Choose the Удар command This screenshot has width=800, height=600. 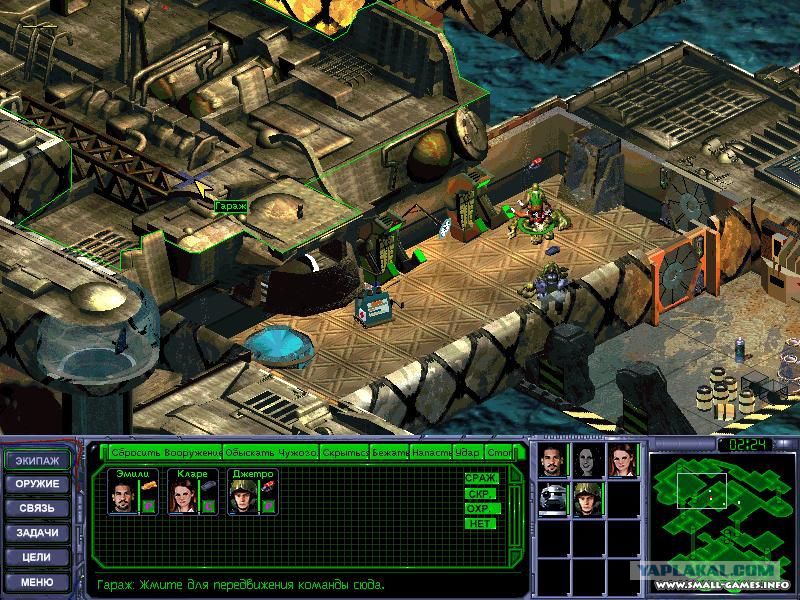[x=467, y=453]
